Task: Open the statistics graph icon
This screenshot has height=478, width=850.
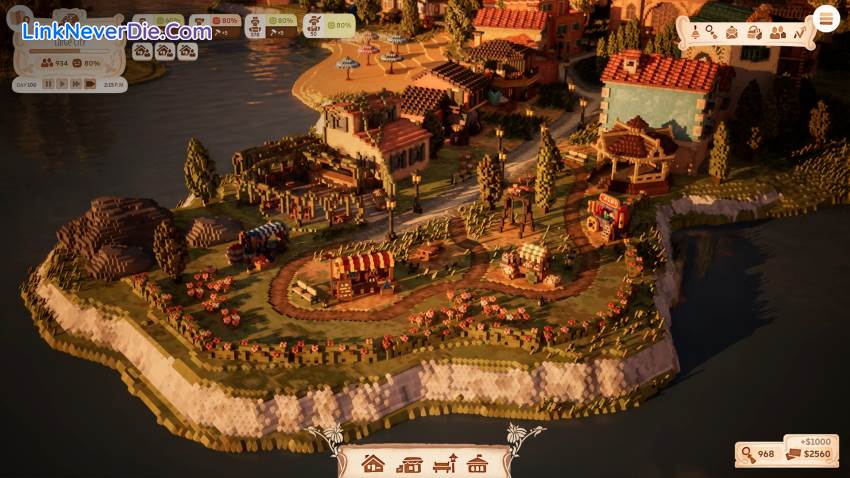Action: (799, 32)
